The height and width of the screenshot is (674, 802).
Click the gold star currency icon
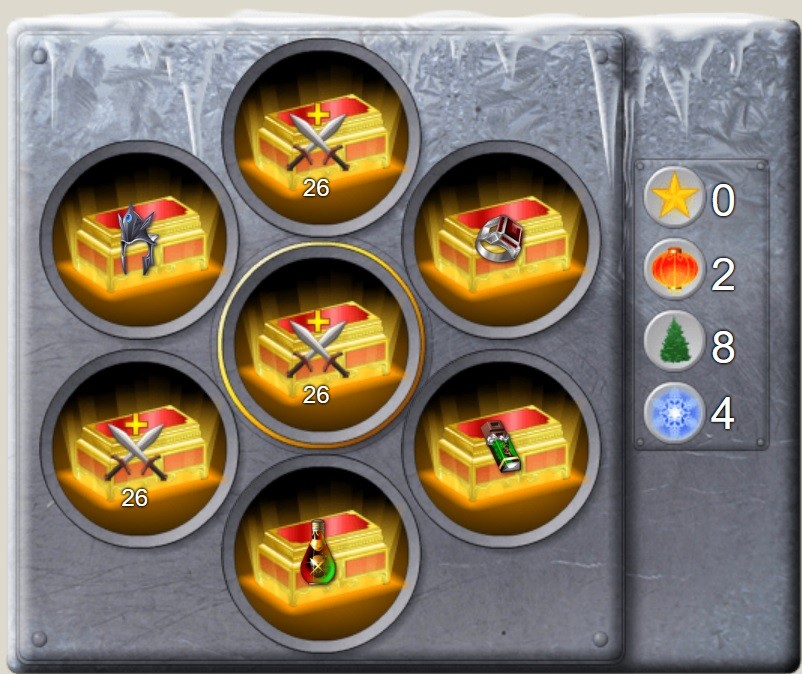pos(675,198)
